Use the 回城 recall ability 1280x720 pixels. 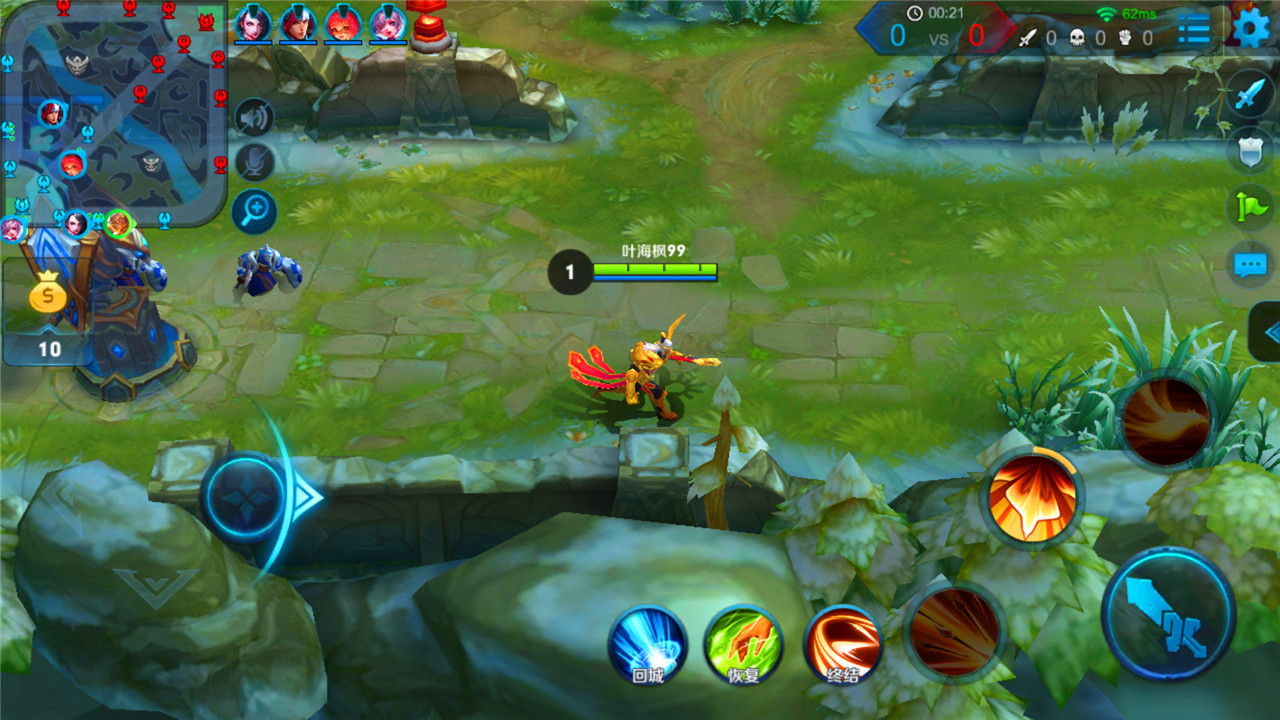tap(648, 645)
